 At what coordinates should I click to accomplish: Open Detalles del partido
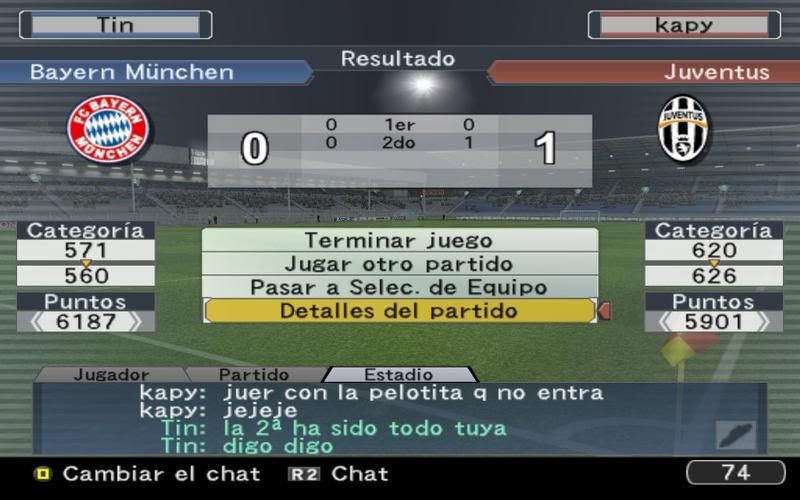coord(399,311)
